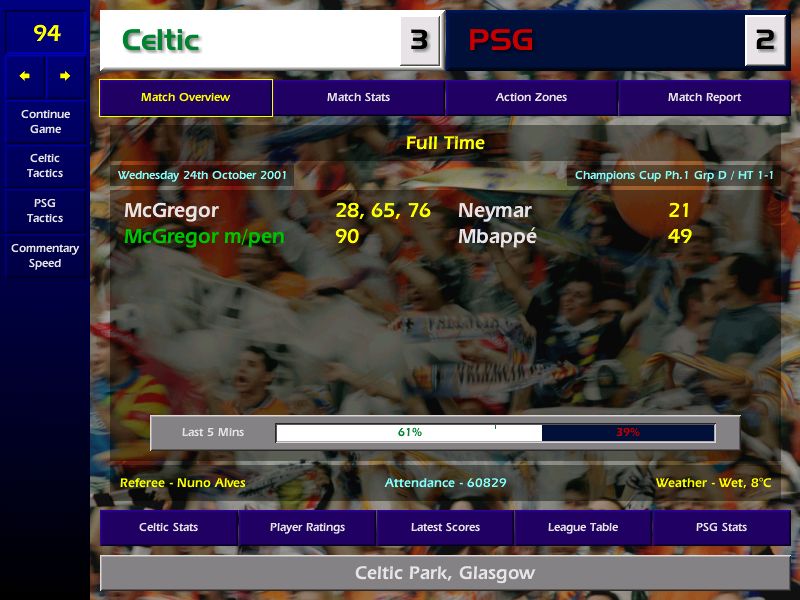Open the League Table

click(583, 527)
